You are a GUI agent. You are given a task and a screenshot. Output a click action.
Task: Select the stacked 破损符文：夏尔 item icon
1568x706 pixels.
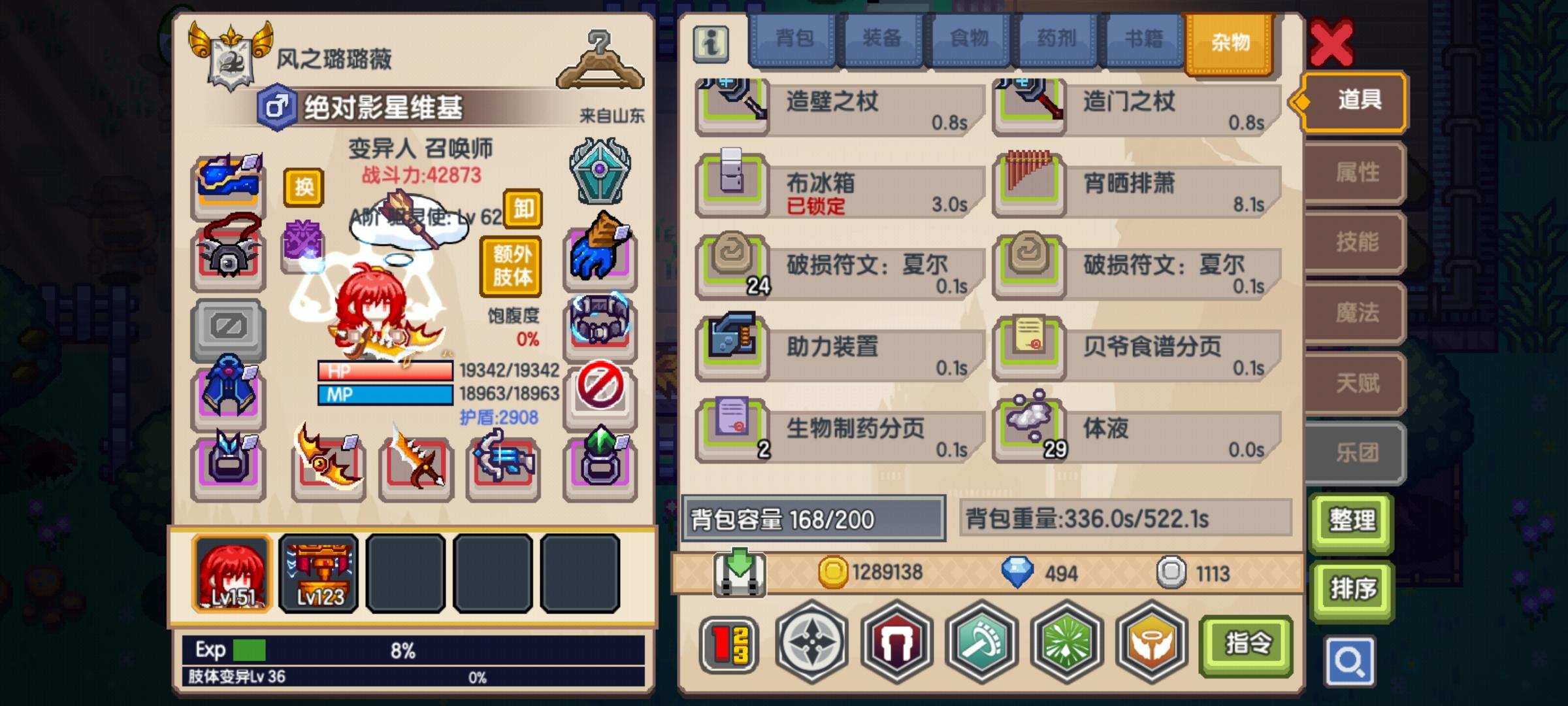coord(731,265)
